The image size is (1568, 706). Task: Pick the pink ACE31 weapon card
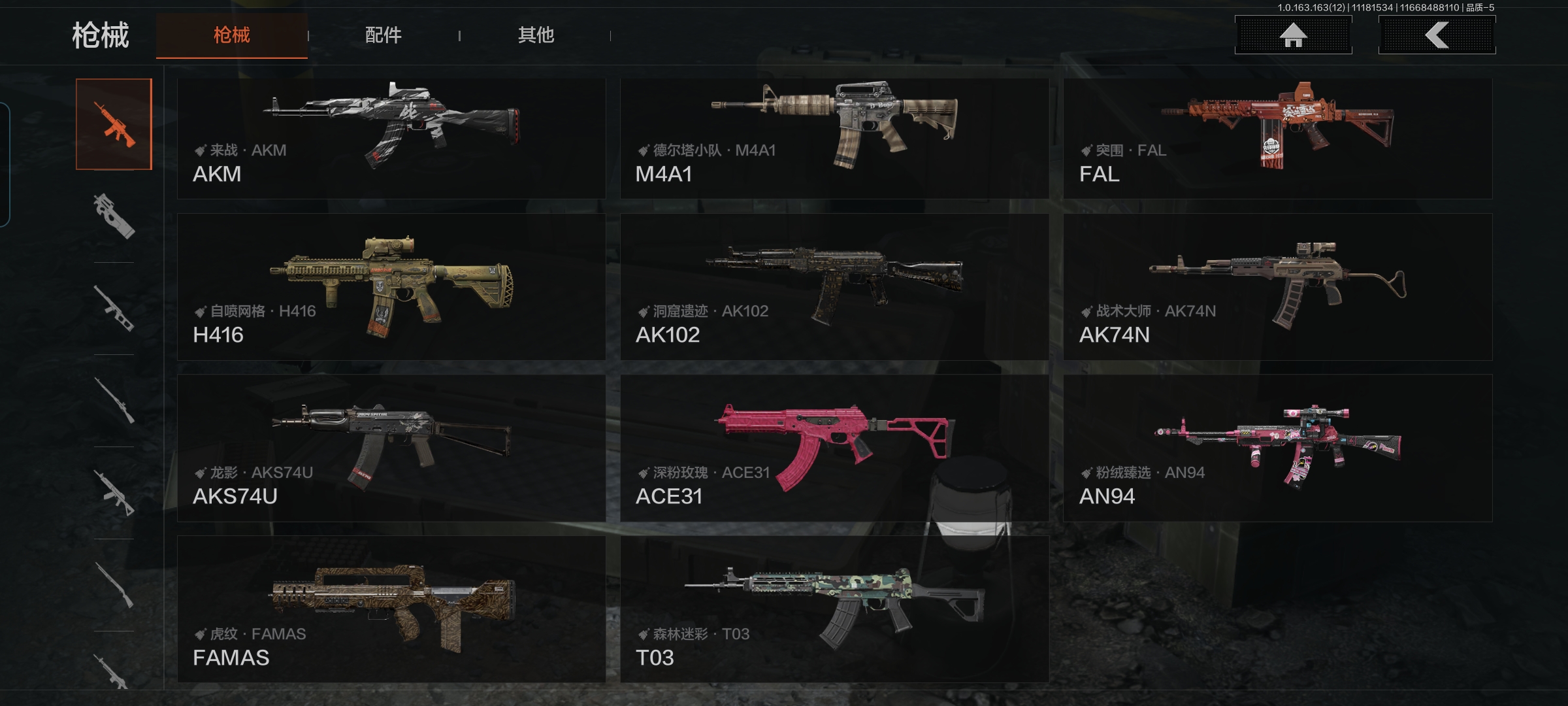coord(834,448)
